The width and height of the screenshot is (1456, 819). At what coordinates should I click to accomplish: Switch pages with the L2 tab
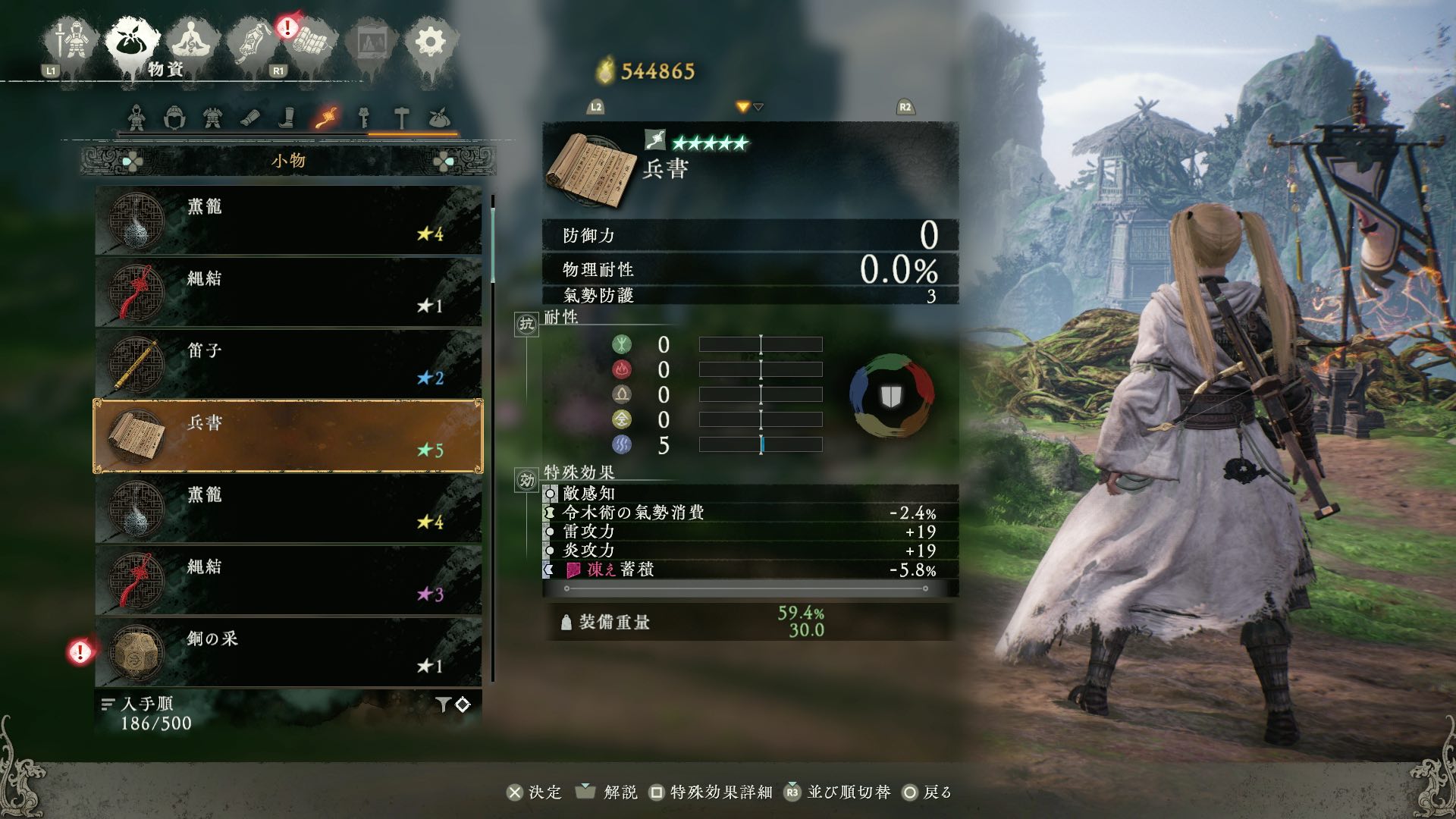click(596, 107)
